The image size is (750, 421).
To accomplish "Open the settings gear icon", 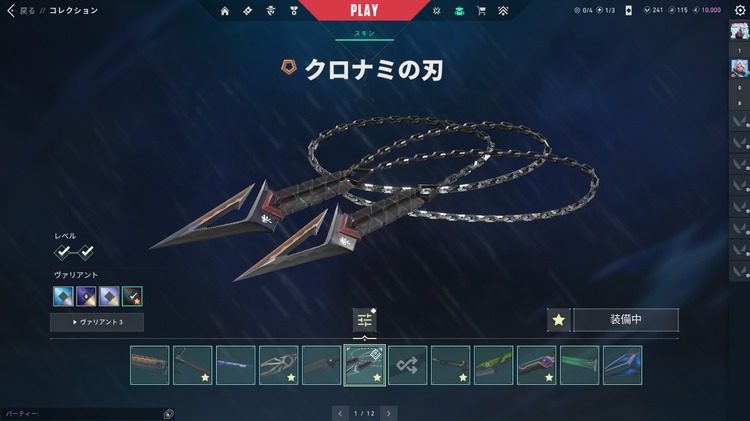I will click(x=740, y=10).
